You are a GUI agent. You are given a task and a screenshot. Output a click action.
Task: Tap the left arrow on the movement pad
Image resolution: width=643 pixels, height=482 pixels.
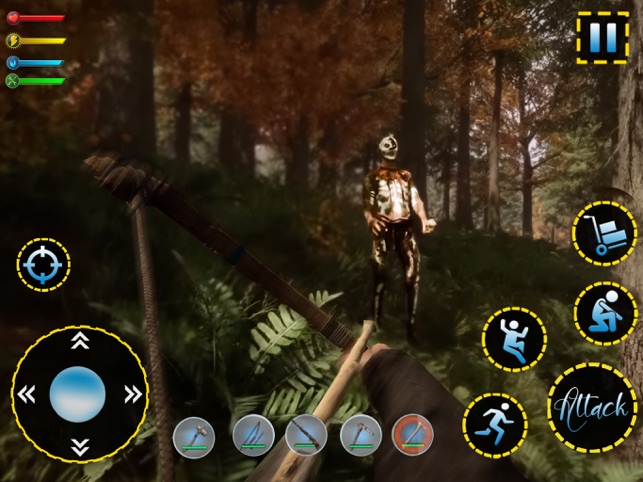(27, 393)
